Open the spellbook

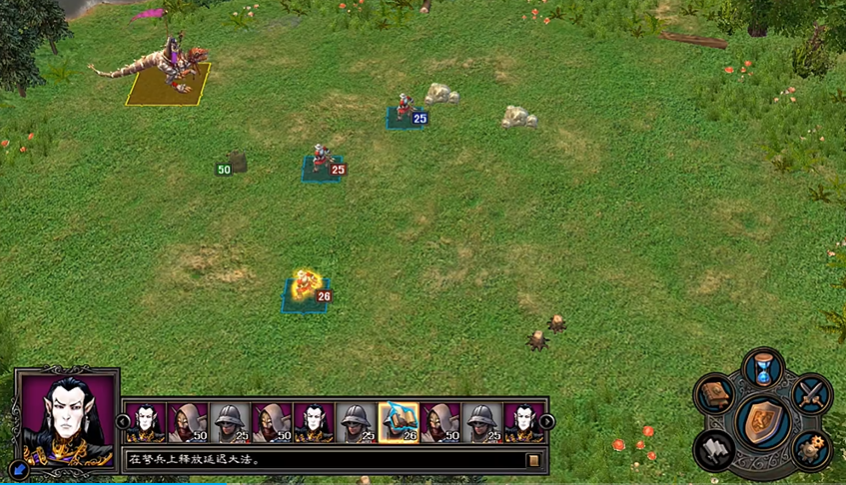pos(714,394)
